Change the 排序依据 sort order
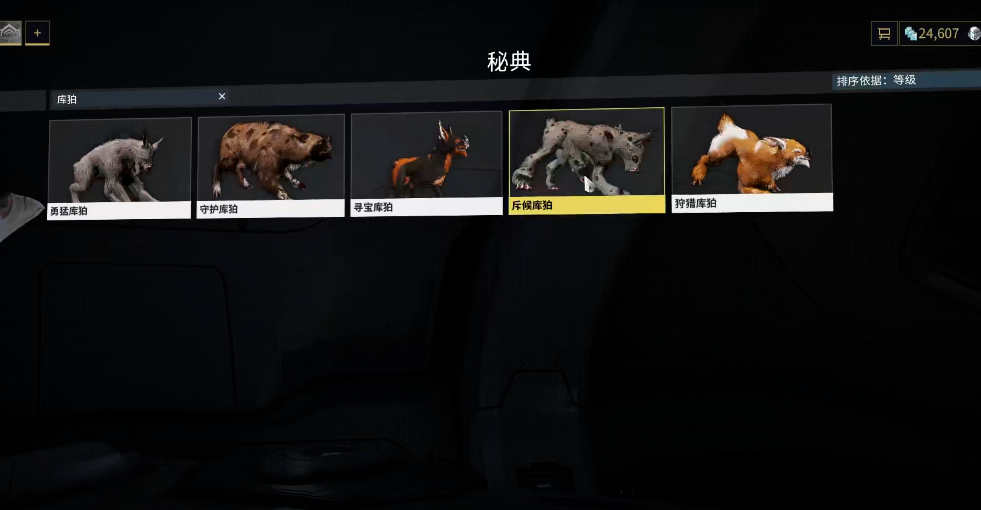The width and height of the screenshot is (981, 510). point(877,80)
